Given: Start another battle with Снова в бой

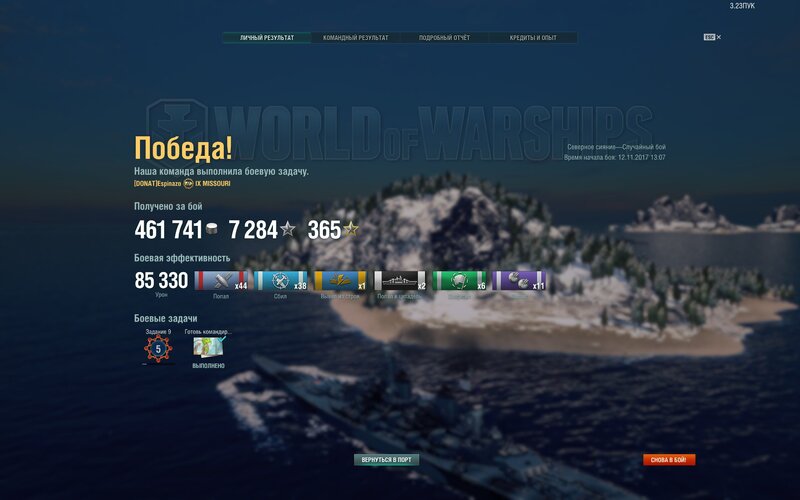Looking at the screenshot, I should point(669,460).
